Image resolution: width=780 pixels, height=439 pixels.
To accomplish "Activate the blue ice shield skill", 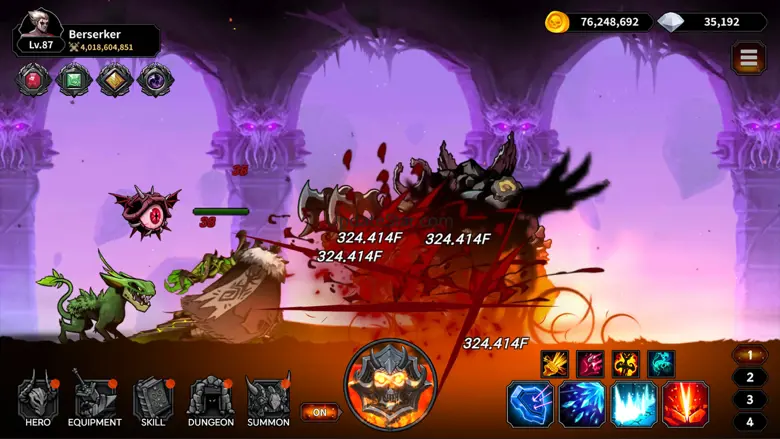I will click(x=530, y=405).
